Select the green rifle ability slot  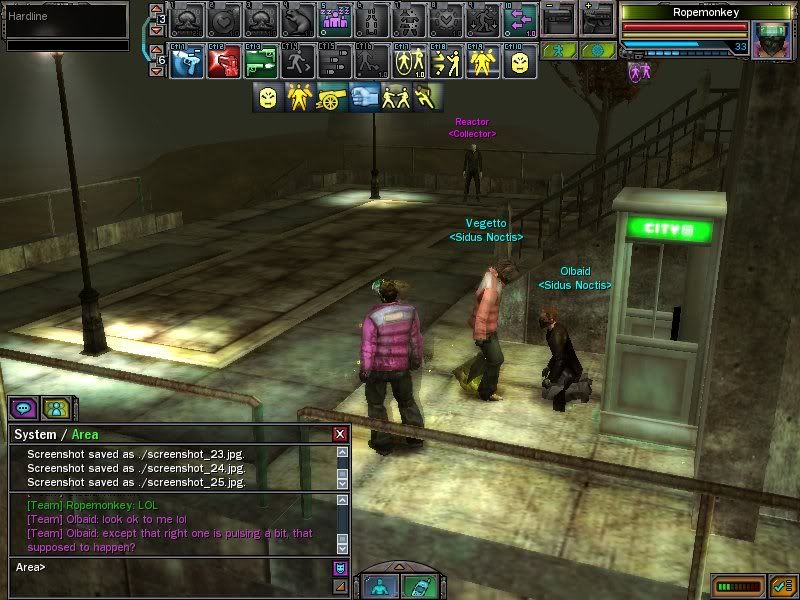click(260, 63)
